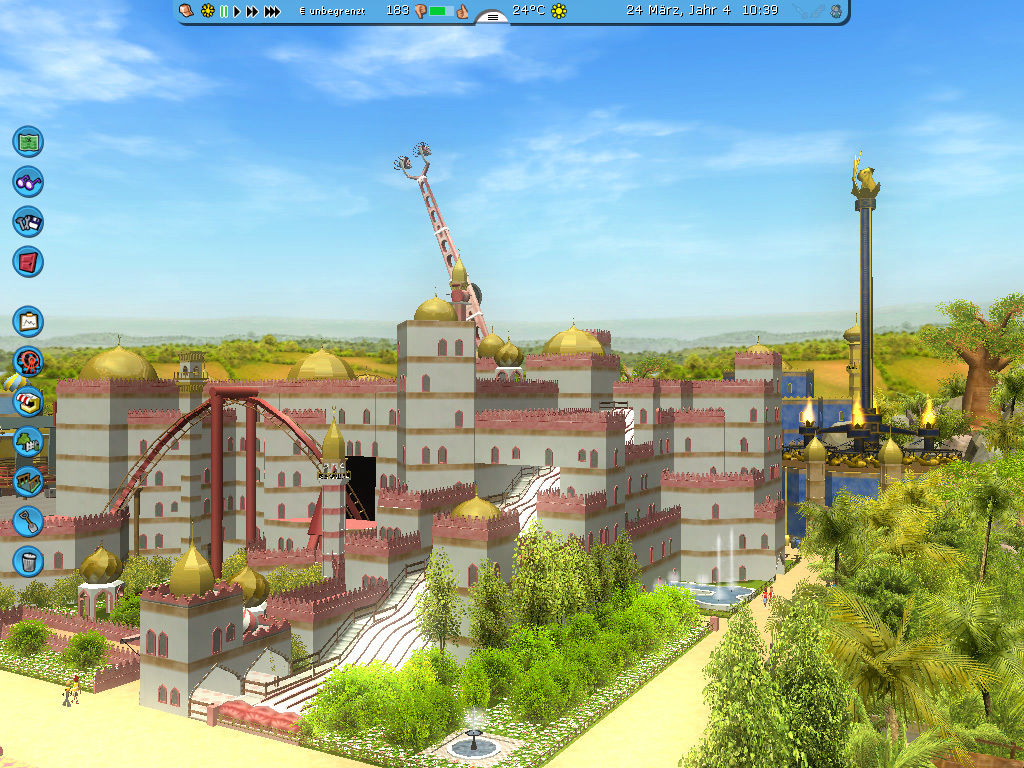Set game speed to triple fast-forward
The height and width of the screenshot is (768, 1024).
tap(272, 11)
